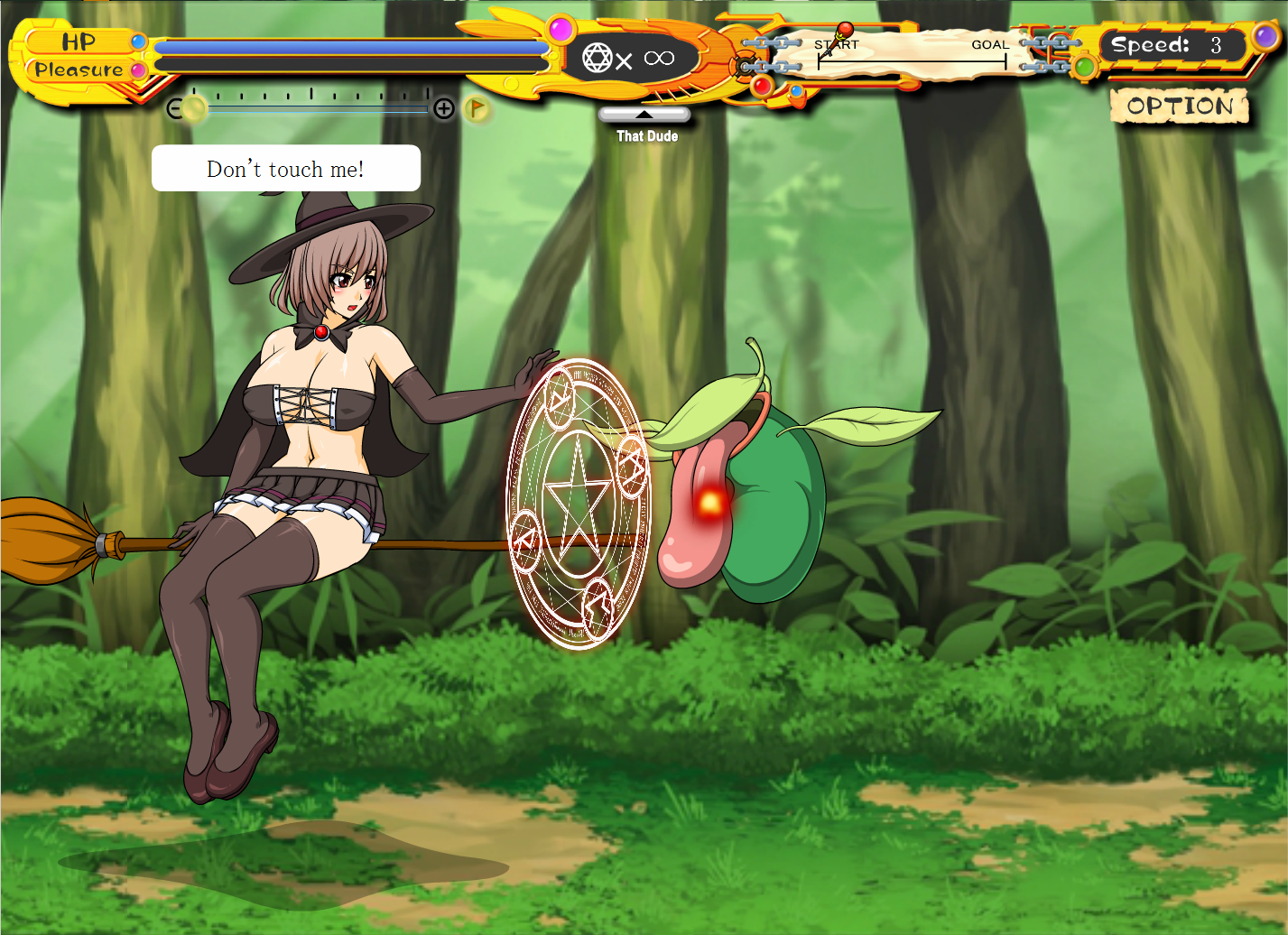The image size is (1288, 935).
Task: Click the minus button on the slider
Action: pyautogui.click(x=174, y=109)
